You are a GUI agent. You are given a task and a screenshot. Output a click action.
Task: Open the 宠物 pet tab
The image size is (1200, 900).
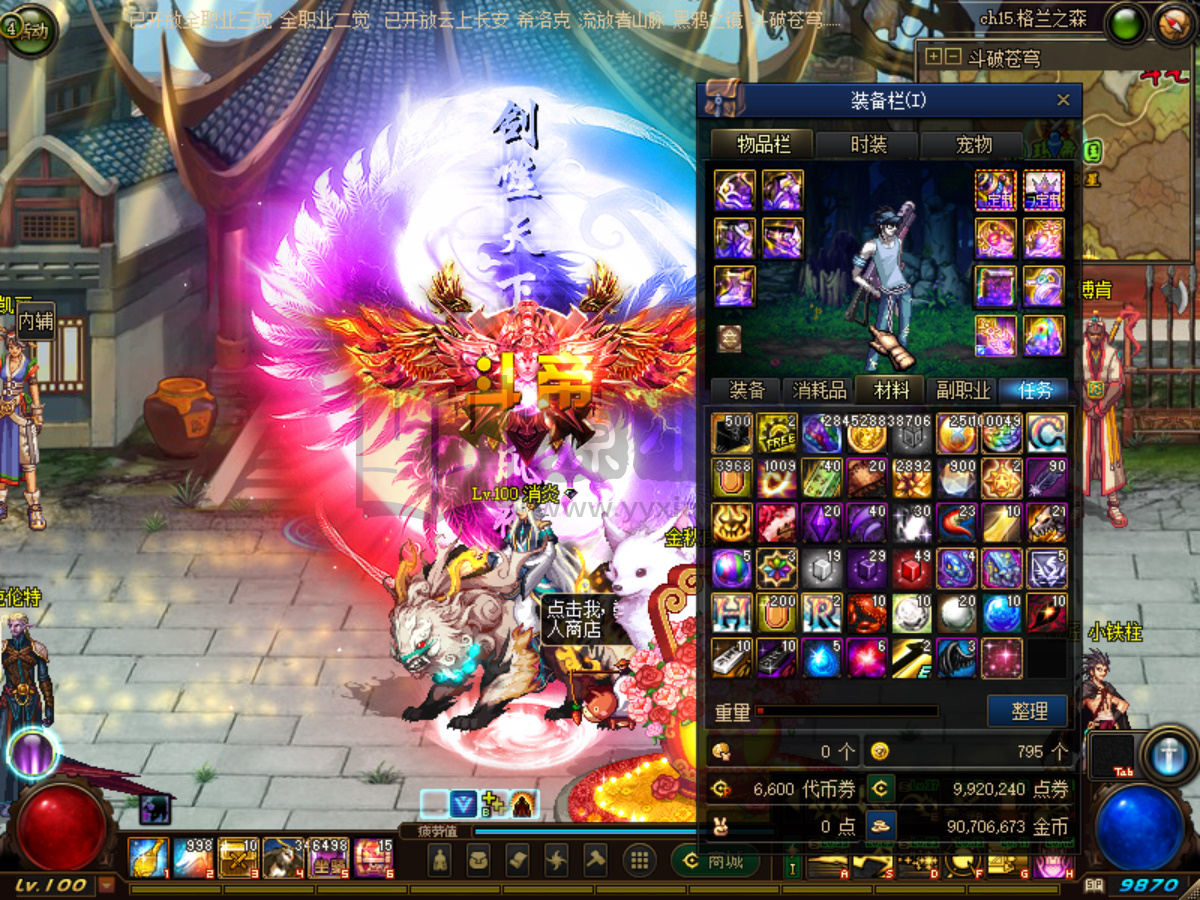point(973,145)
